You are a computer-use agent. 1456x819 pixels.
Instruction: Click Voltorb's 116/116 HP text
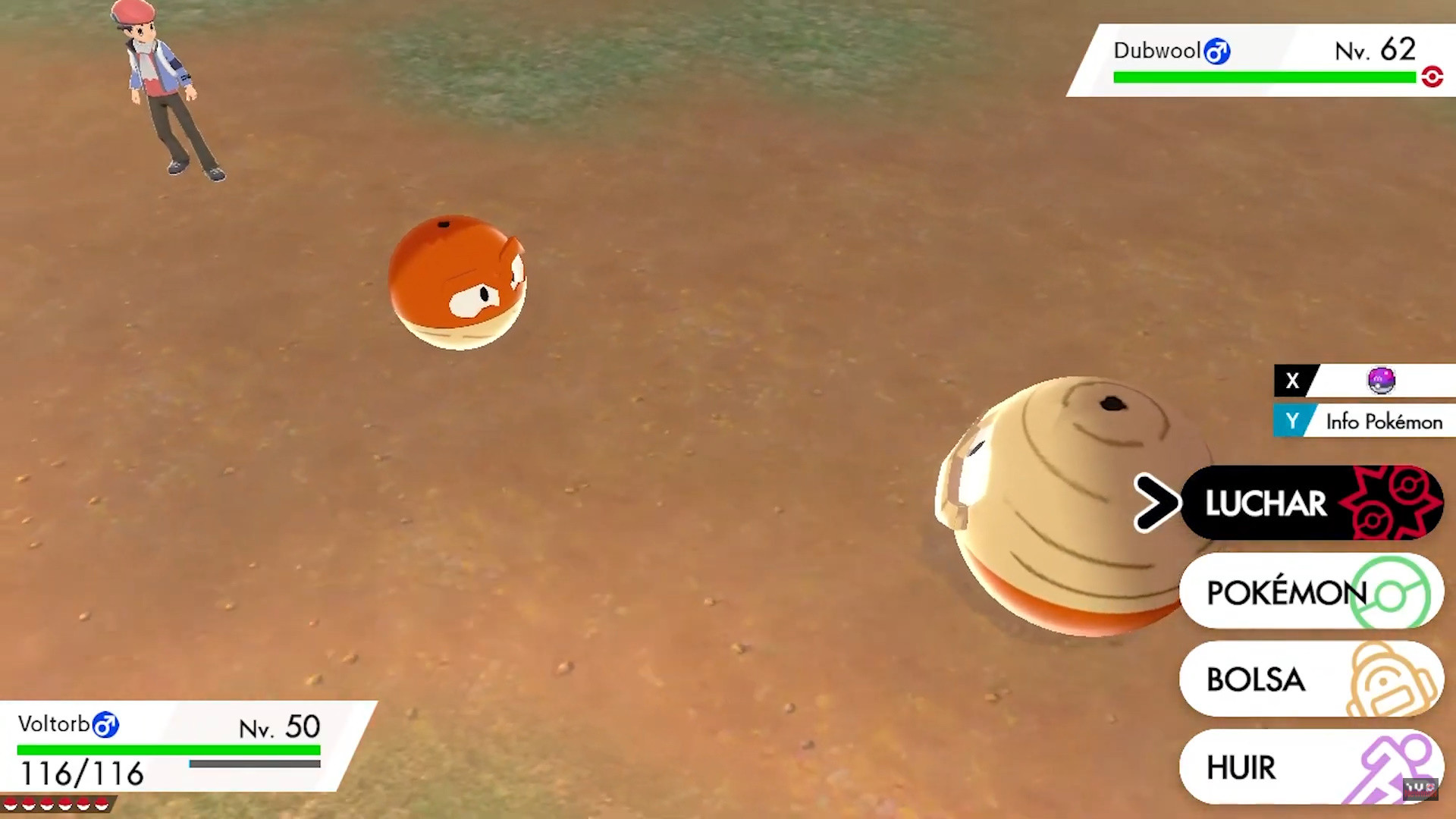coord(82,773)
